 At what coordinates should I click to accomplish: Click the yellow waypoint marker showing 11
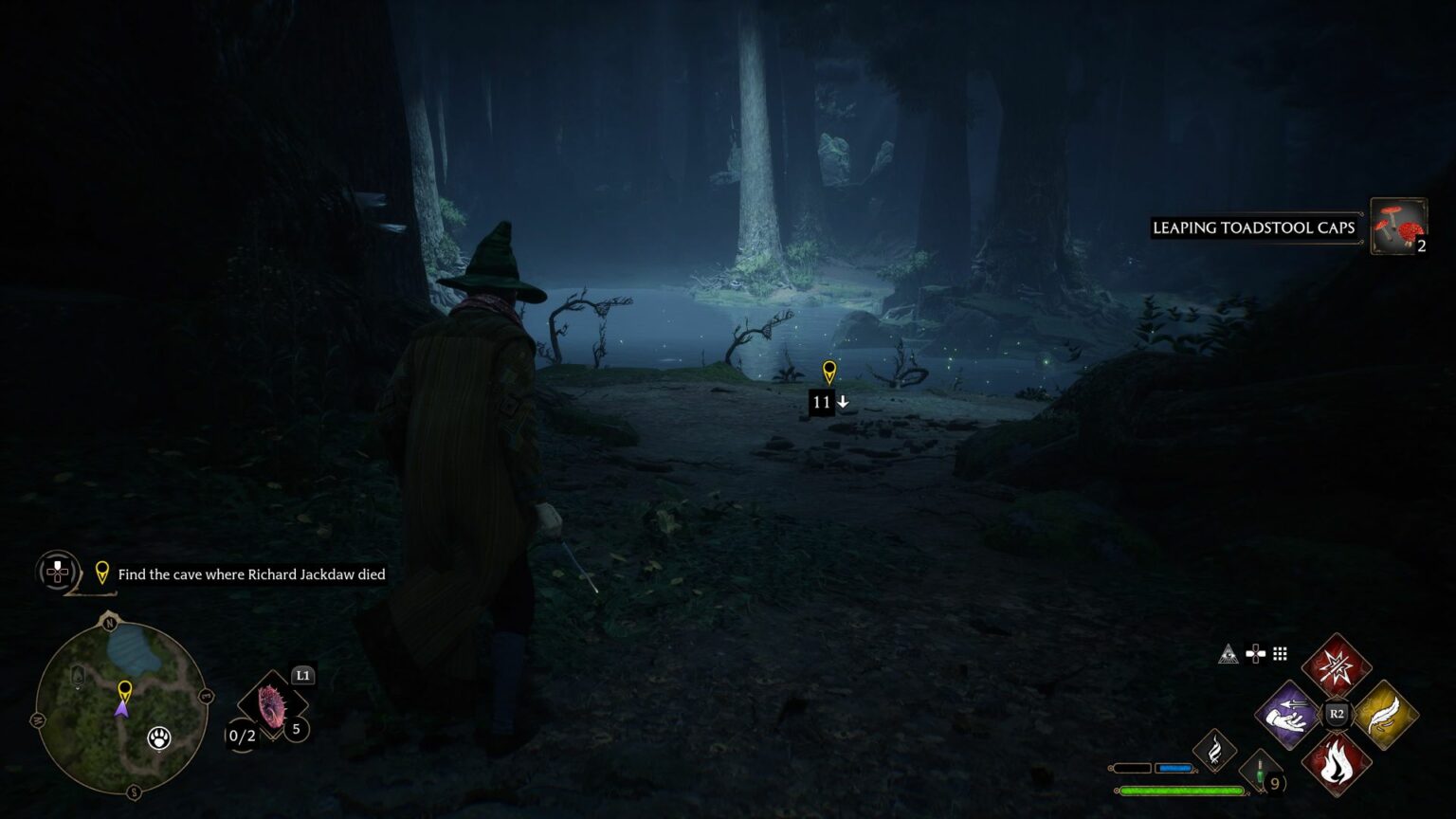click(x=829, y=372)
